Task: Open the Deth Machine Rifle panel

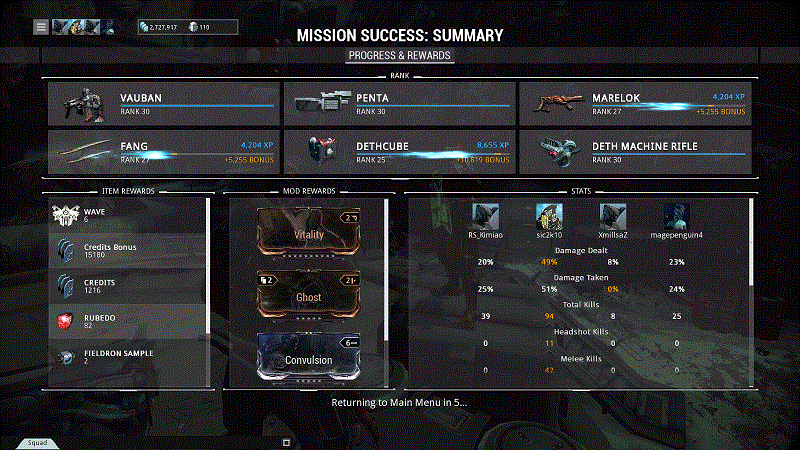Action: click(634, 151)
